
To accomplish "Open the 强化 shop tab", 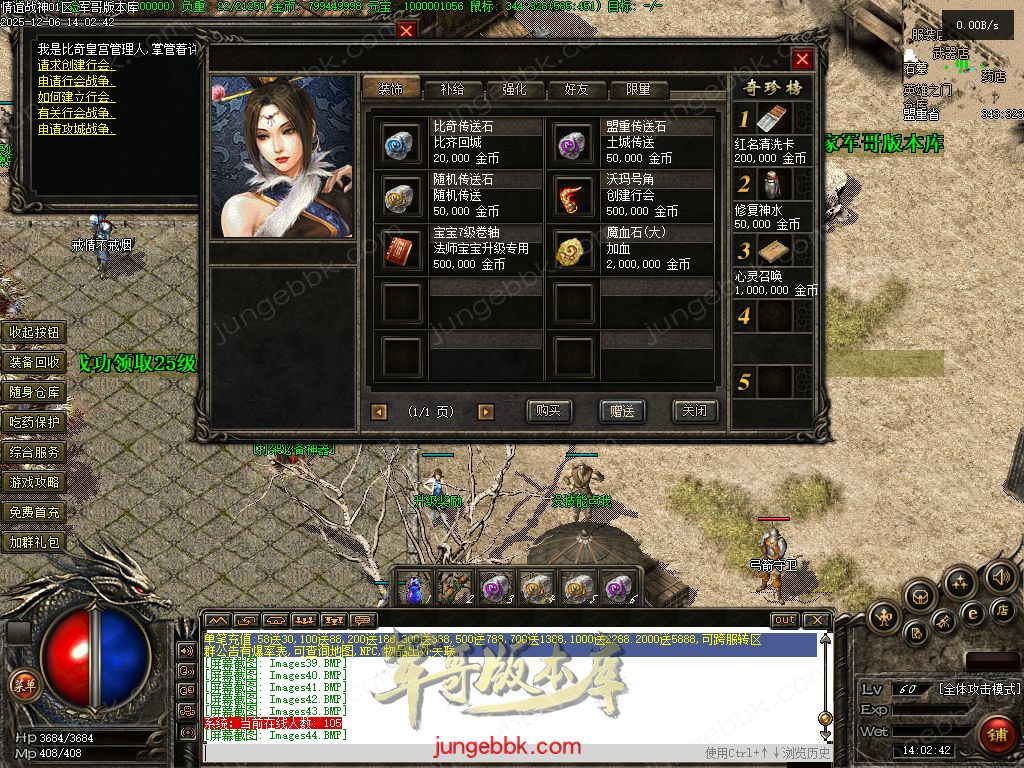I will pos(513,89).
